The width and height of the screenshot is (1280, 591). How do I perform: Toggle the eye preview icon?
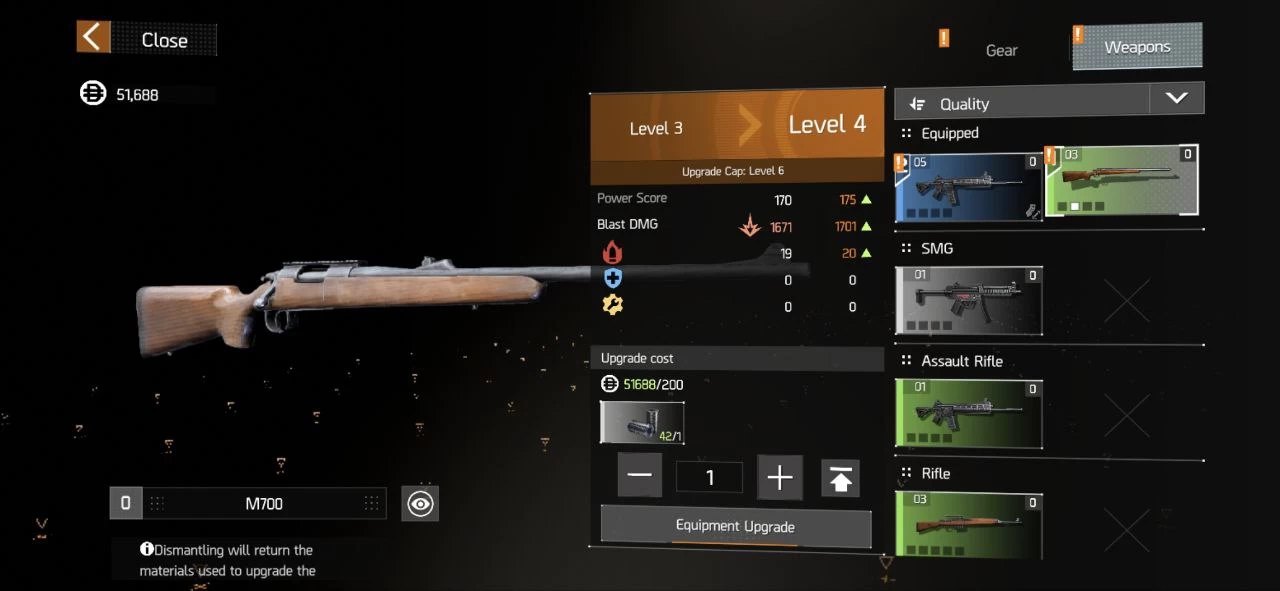click(x=420, y=504)
